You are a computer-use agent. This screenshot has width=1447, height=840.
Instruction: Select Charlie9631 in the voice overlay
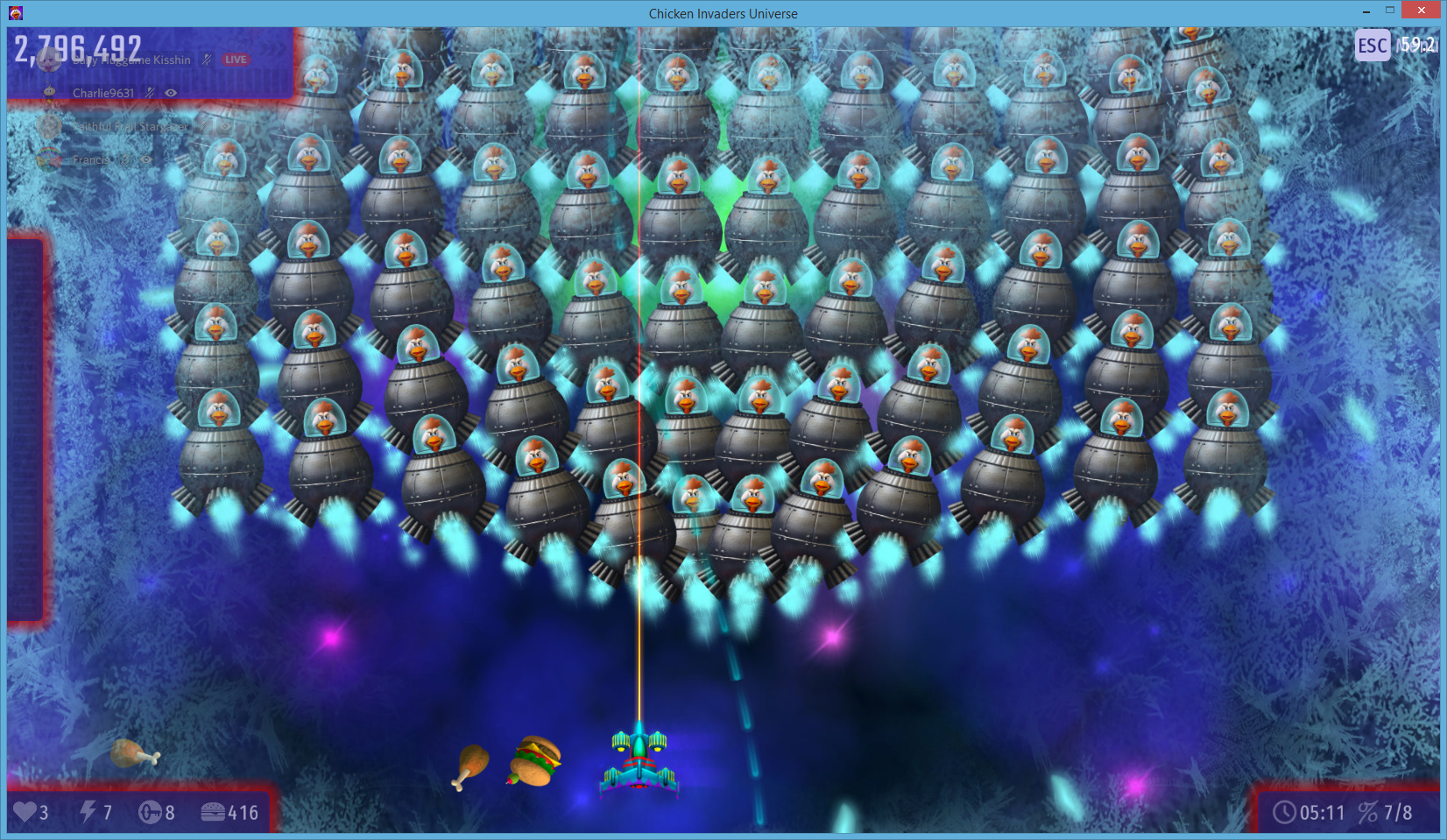(x=103, y=93)
